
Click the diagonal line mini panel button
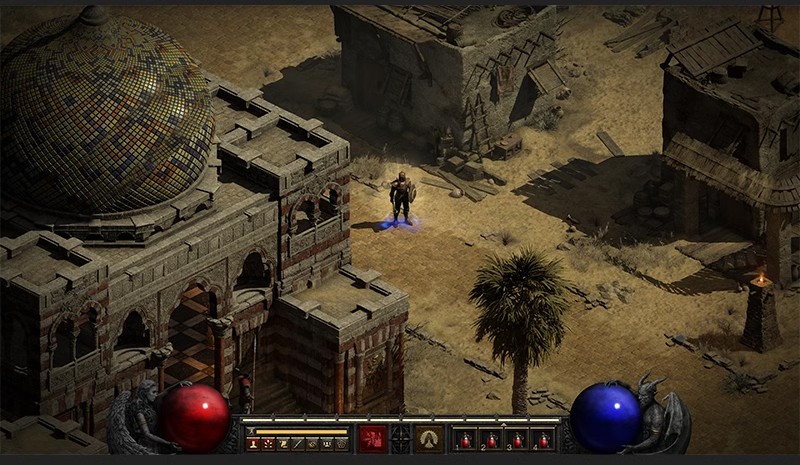[x=297, y=442]
